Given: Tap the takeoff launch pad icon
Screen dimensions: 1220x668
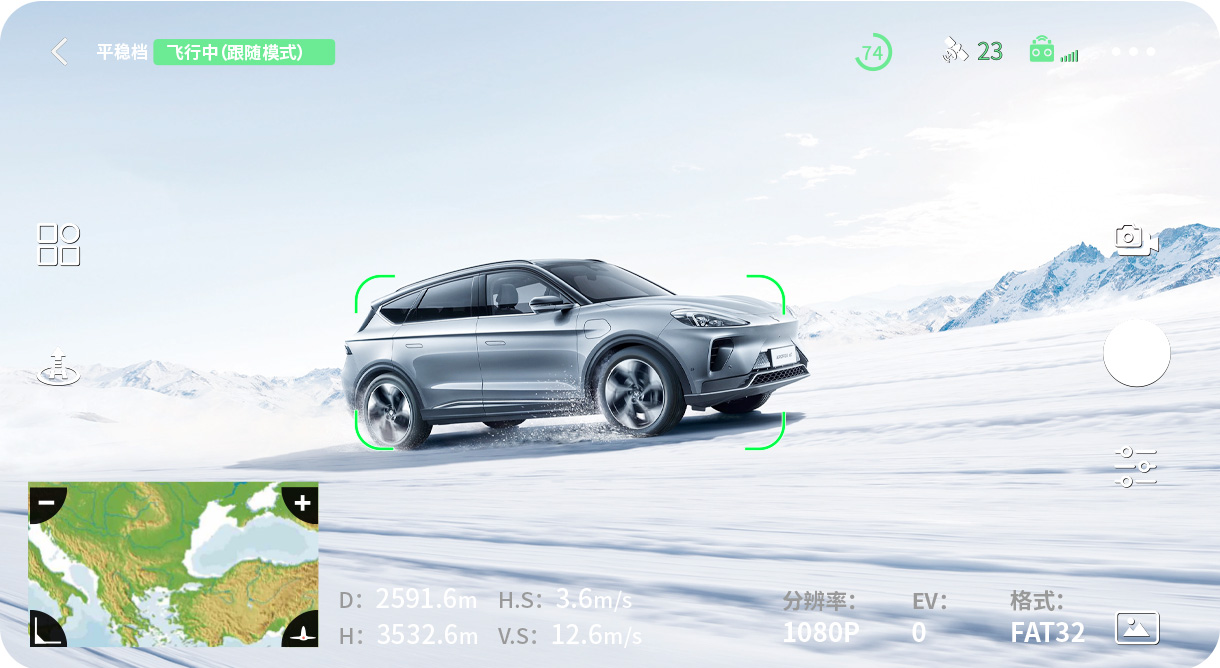Looking at the screenshot, I should point(59,367).
